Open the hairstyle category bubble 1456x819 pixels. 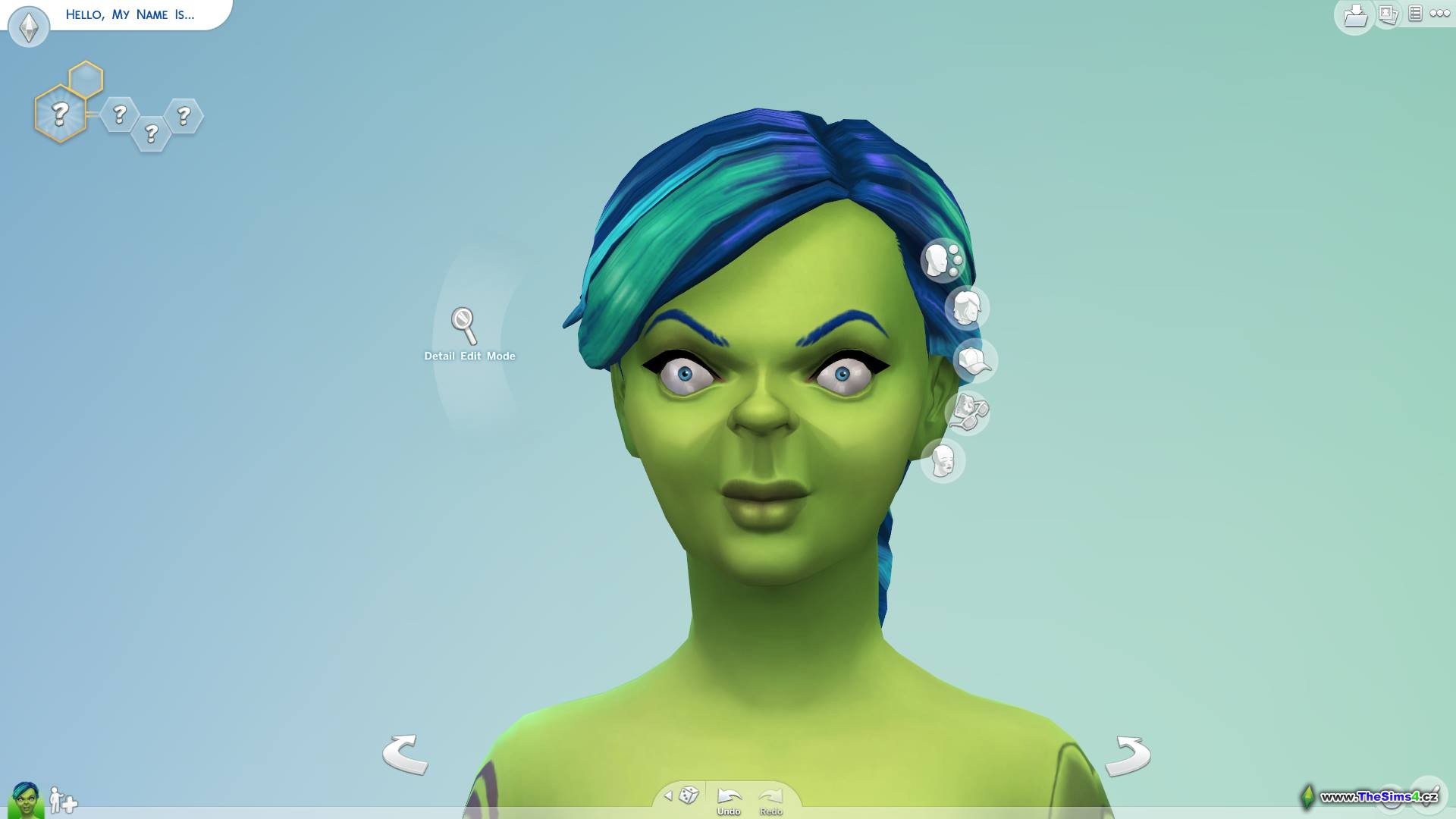pos(966,308)
